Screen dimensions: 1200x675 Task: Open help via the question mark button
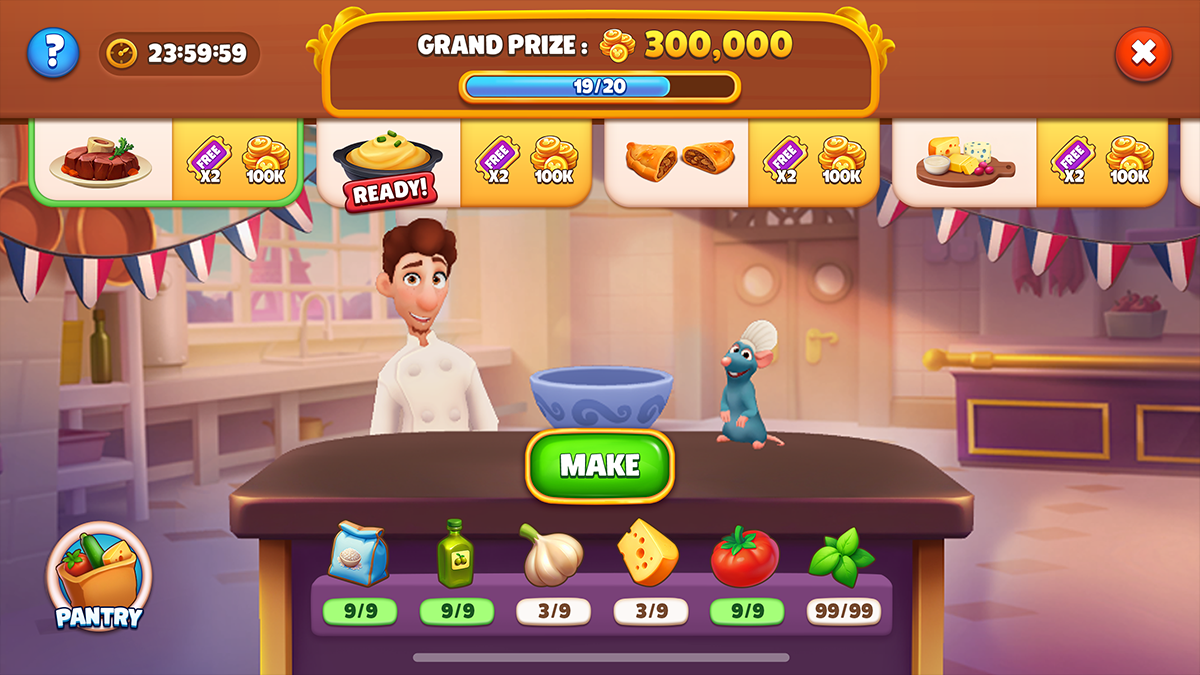click(52, 53)
